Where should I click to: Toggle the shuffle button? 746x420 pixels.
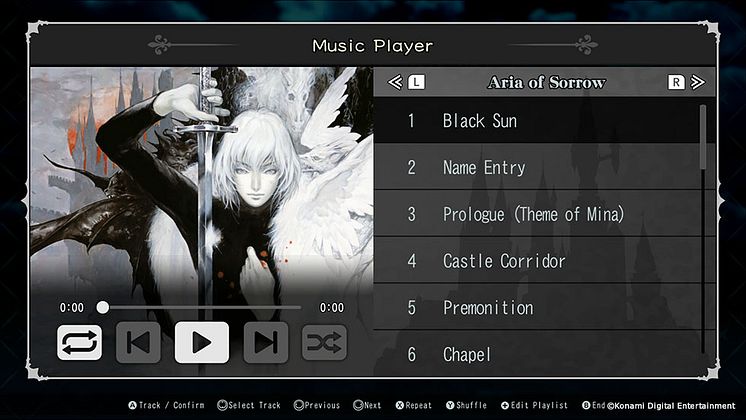(x=324, y=343)
